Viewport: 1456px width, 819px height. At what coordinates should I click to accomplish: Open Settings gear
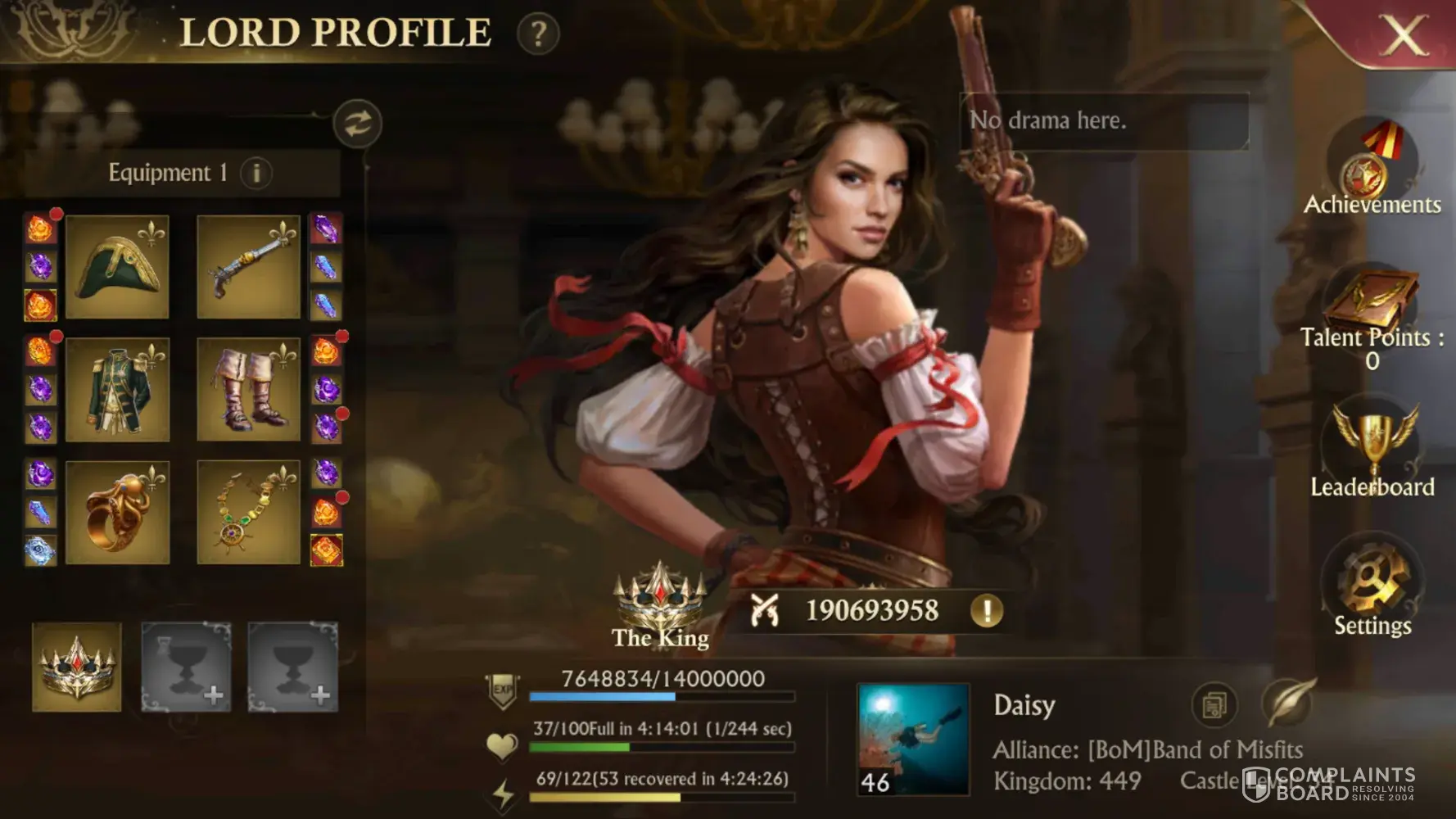pyautogui.click(x=1372, y=583)
